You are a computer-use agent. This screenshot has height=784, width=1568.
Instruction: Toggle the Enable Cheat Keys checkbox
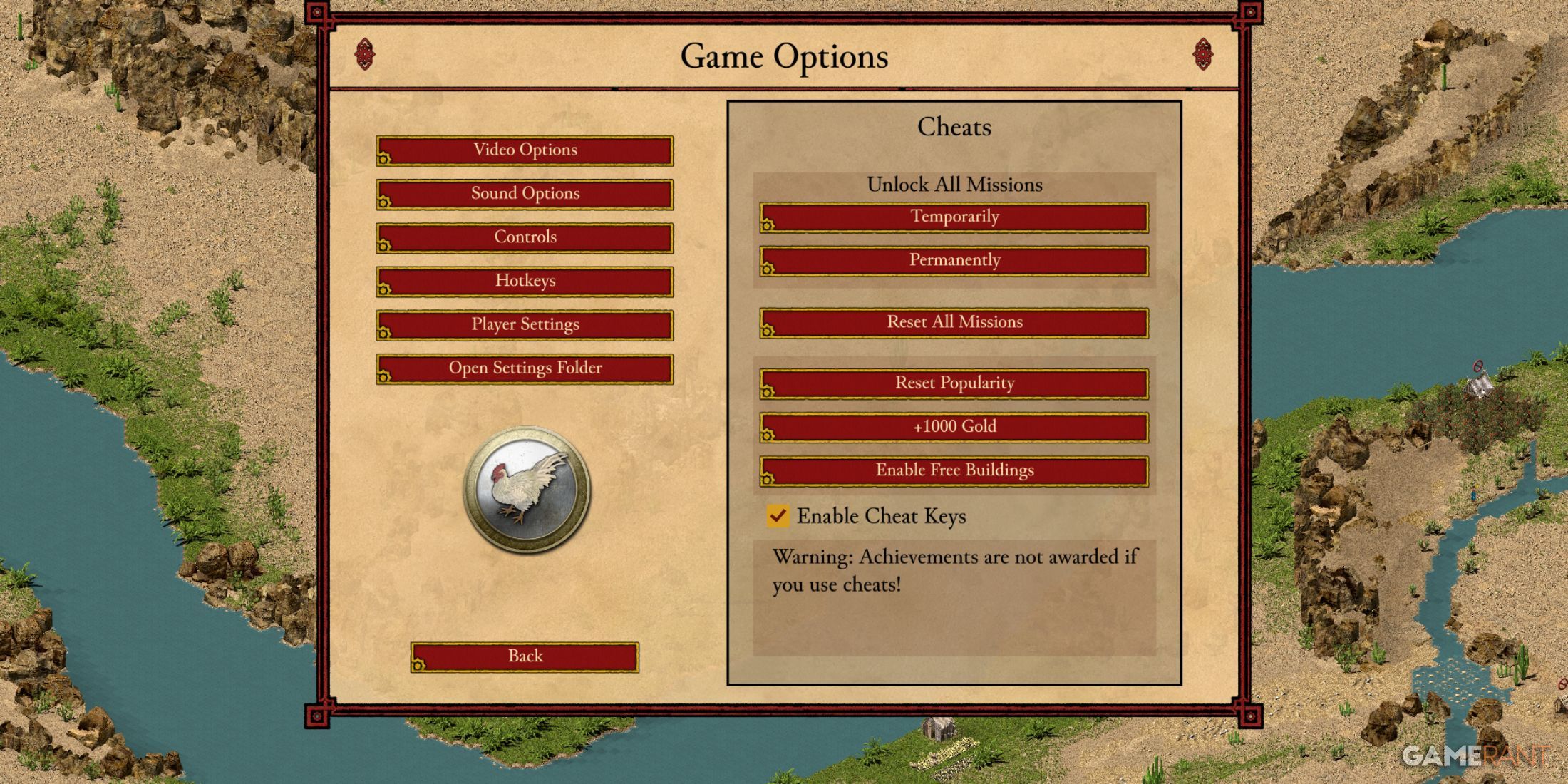click(778, 515)
